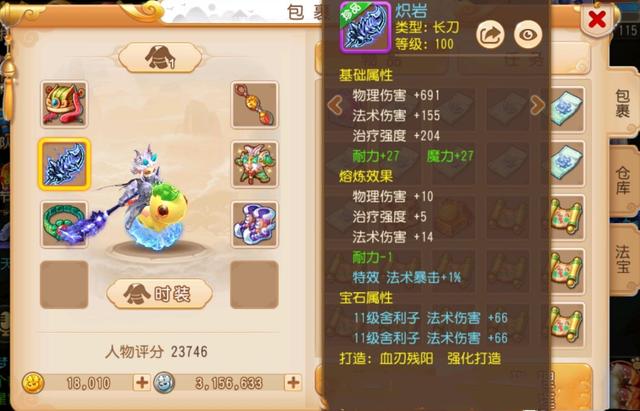Share the 炽岩 item with the arrow button
640x411 pixels.
pyautogui.click(x=491, y=35)
